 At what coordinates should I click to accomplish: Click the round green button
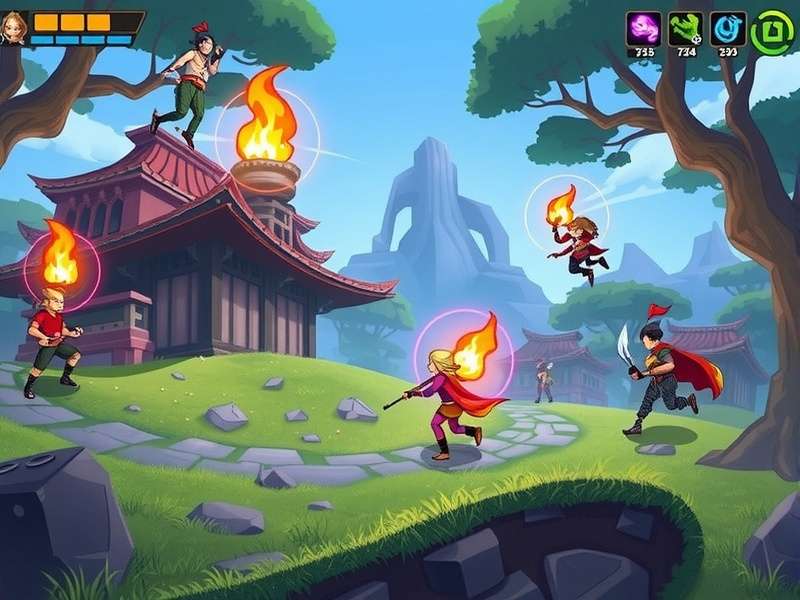(771, 31)
